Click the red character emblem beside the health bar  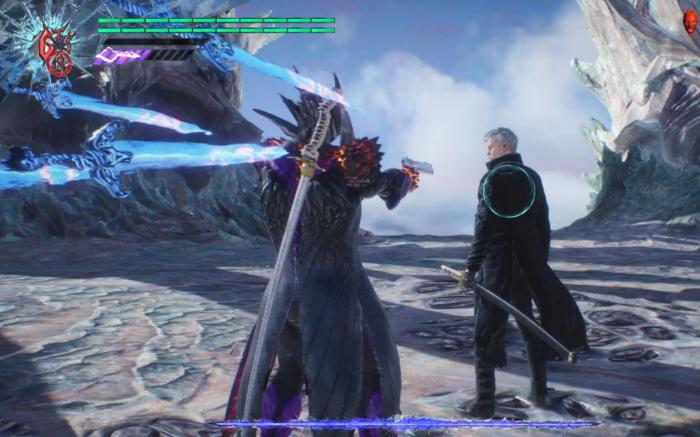click(x=54, y=50)
